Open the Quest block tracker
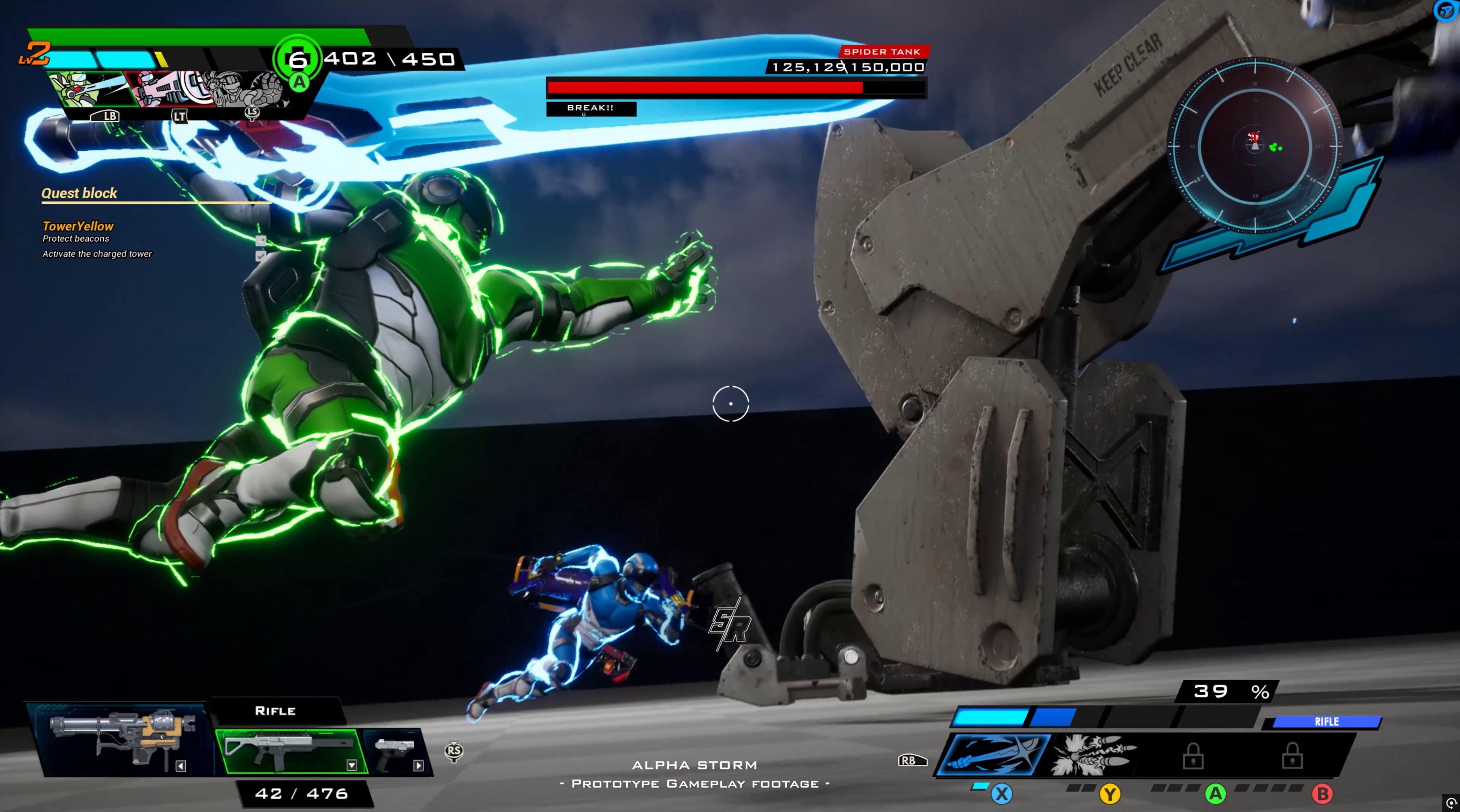 pyautogui.click(x=79, y=193)
